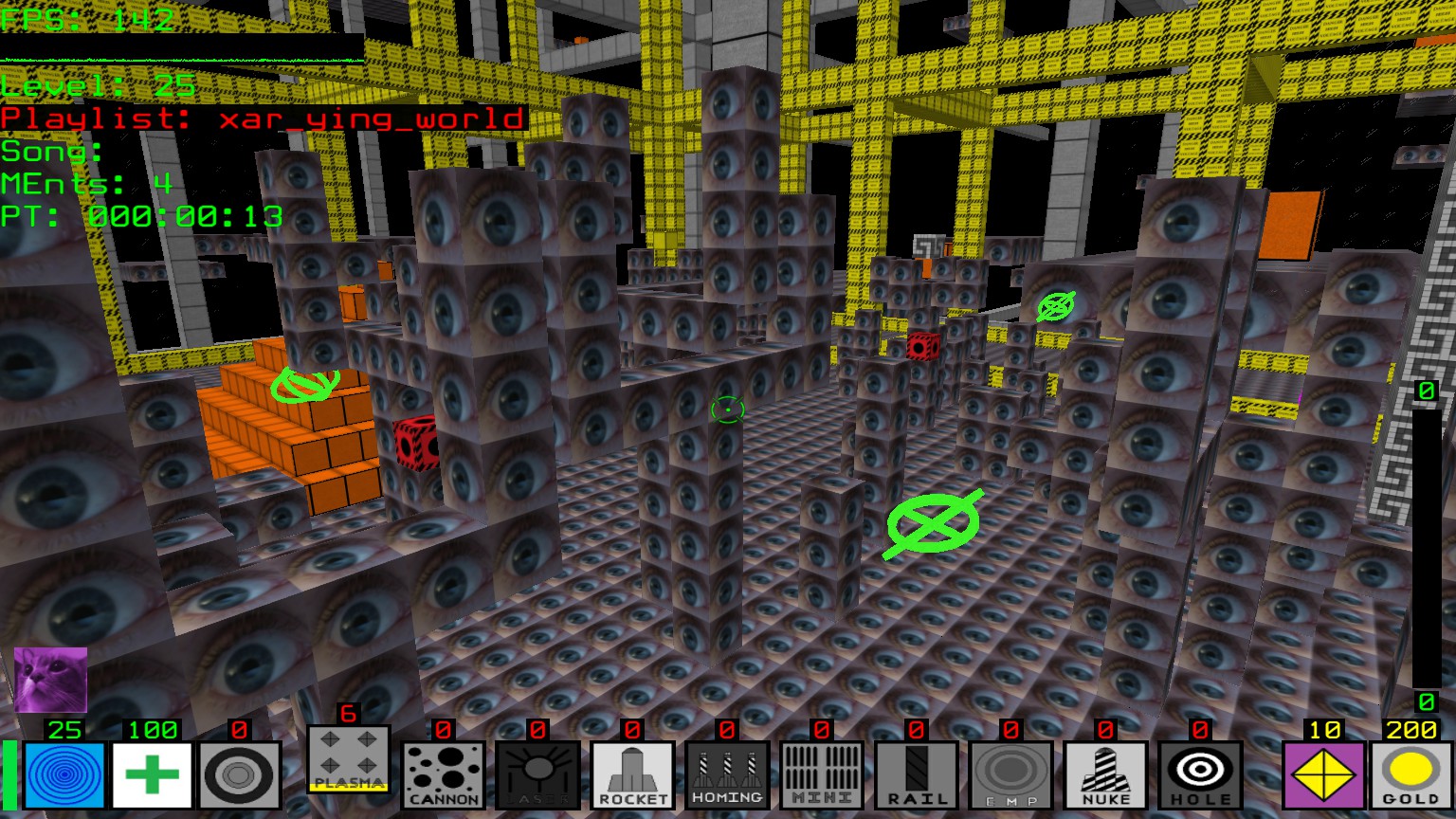Switch to the Mini gun slot
This screenshot has width=1456, height=819.
pyautogui.click(x=822, y=775)
